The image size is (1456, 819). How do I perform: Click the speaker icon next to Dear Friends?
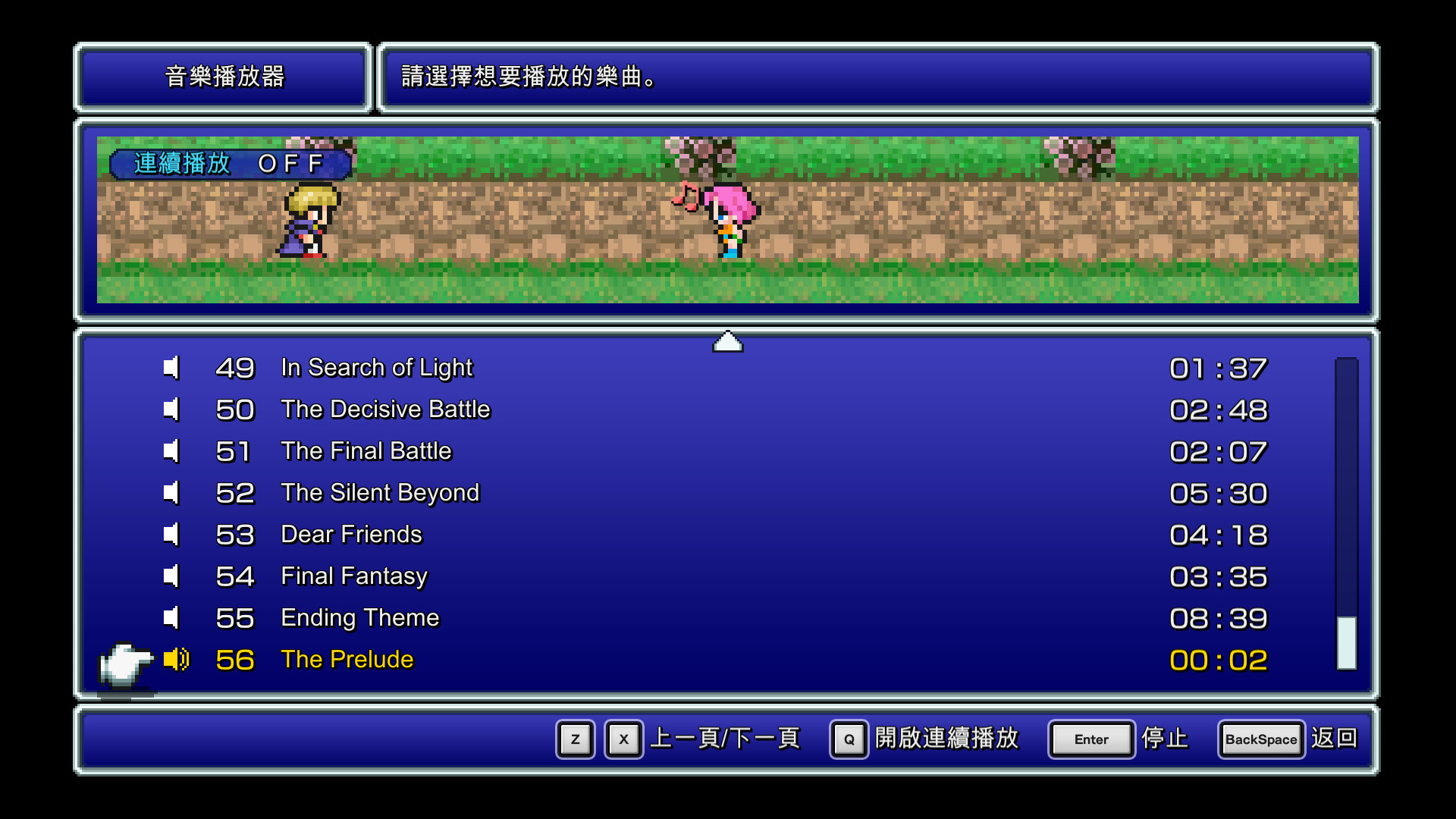171,535
